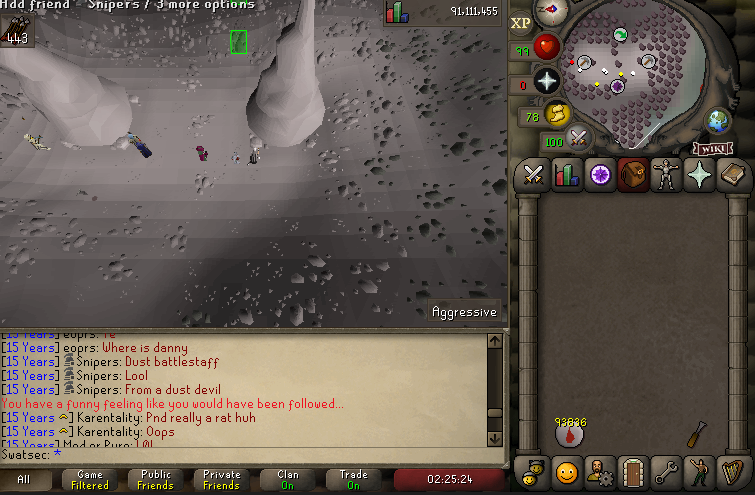Screen dimensions: 755x495
Task: Select the Game Filtered chat tab
Action: click(x=89, y=480)
